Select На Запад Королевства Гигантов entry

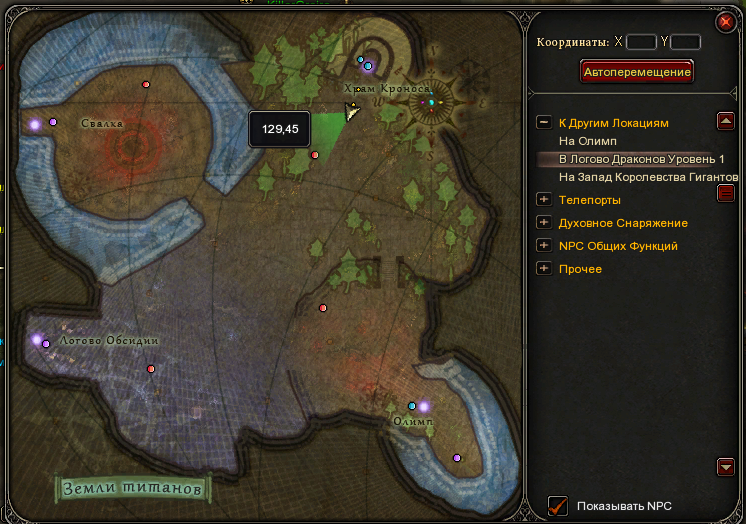(x=649, y=177)
